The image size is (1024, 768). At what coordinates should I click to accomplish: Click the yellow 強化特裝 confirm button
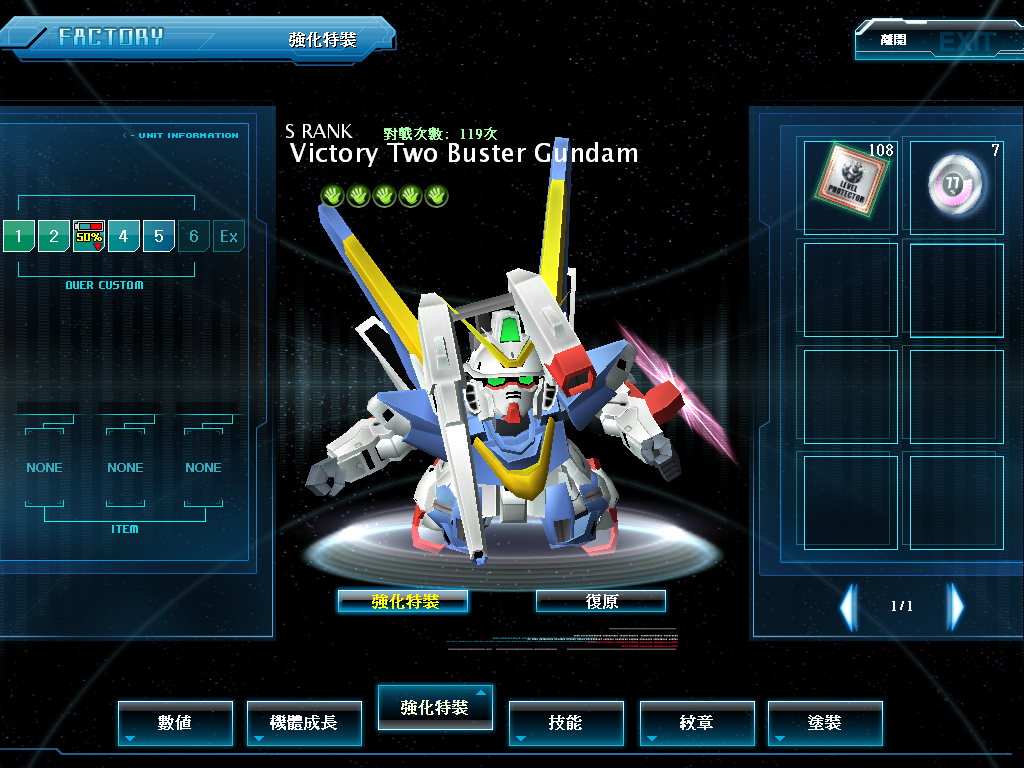pos(403,601)
